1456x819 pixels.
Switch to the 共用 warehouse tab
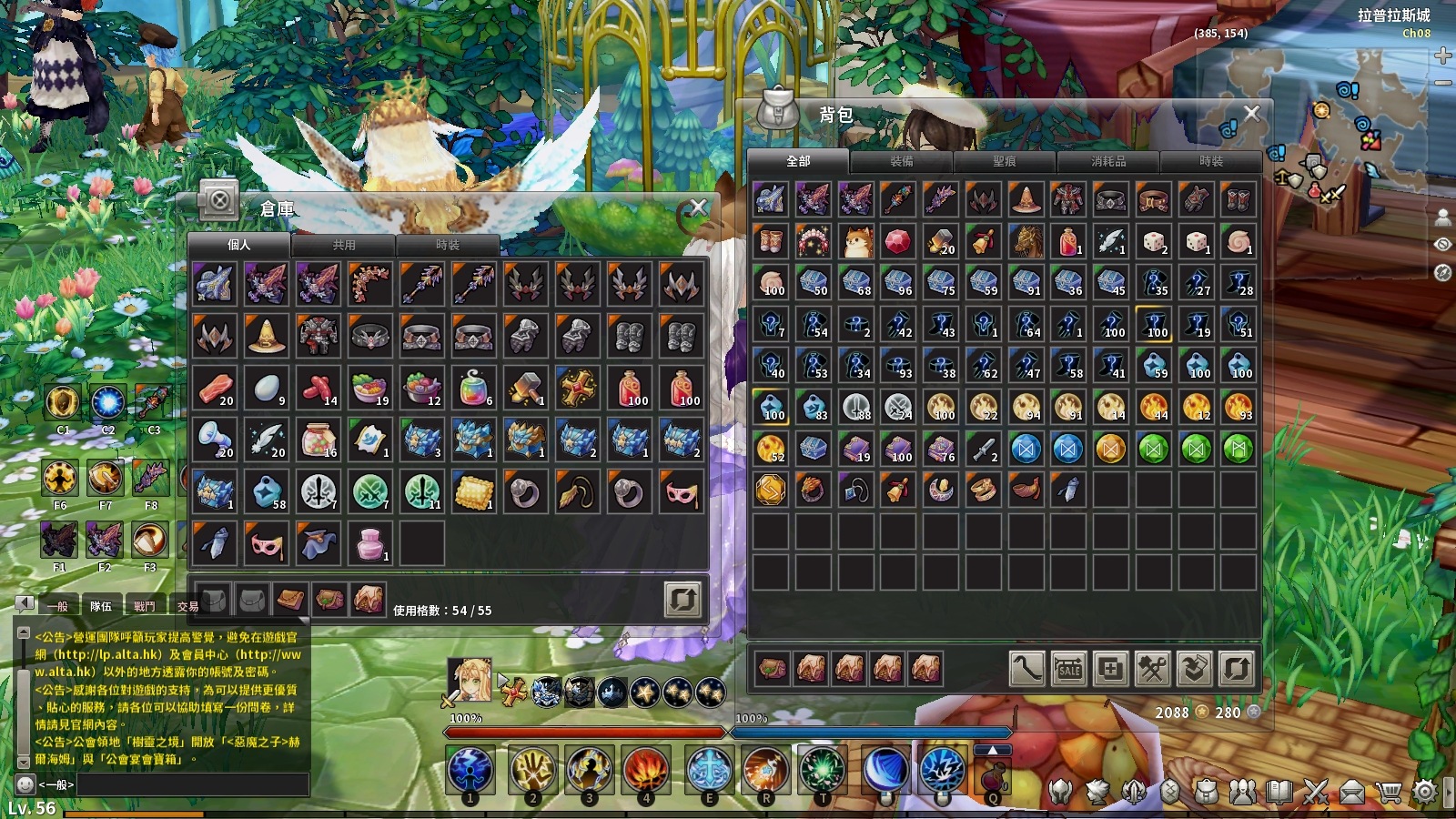(344, 245)
